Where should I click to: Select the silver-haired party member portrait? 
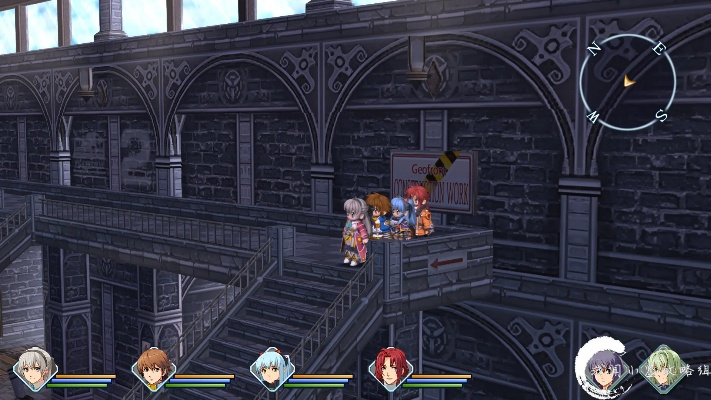pyautogui.click(x=34, y=370)
